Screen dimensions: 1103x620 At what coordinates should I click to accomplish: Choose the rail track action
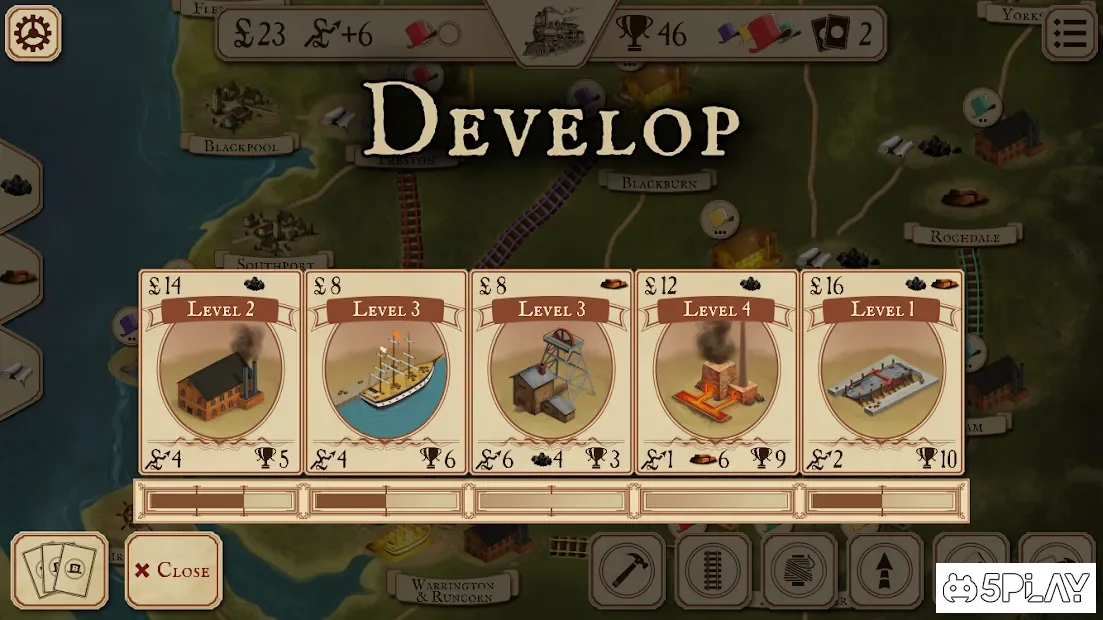coord(713,571)
